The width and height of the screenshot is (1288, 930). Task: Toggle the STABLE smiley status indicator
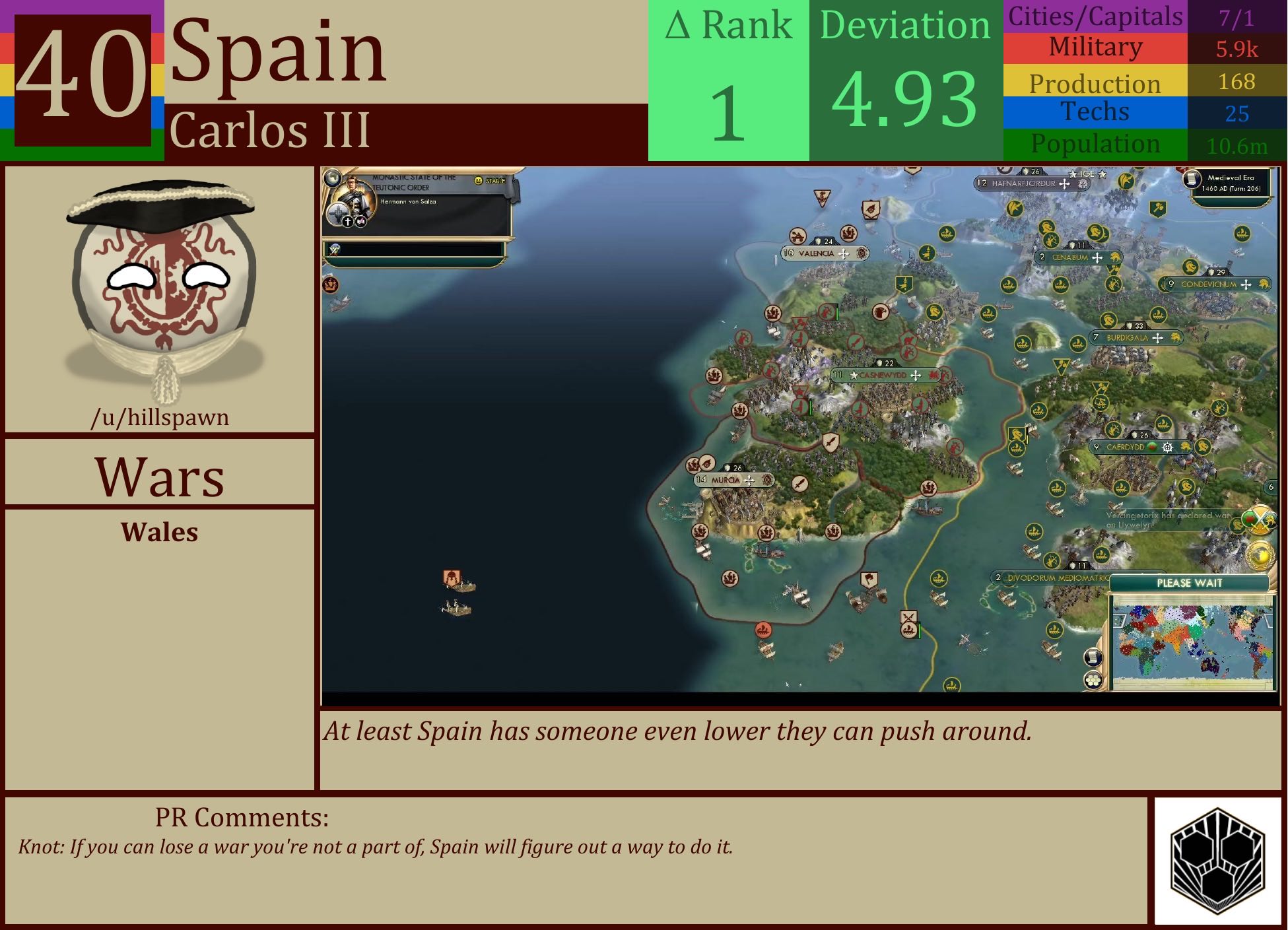(x=479, y=180)
